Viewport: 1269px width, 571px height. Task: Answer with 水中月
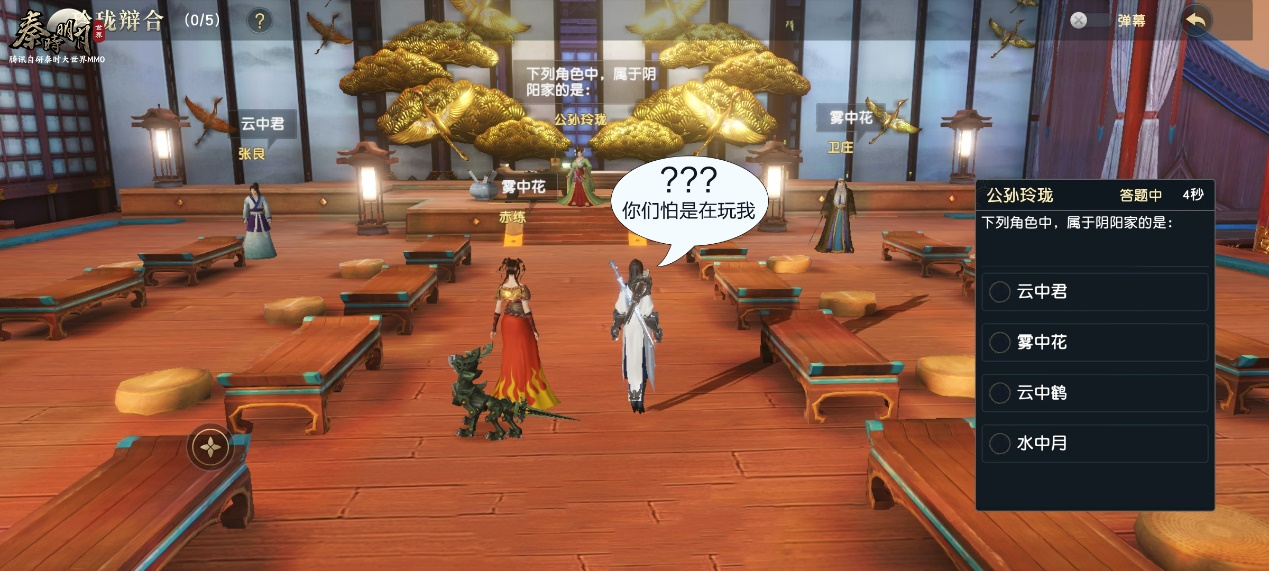[1094, 443]
